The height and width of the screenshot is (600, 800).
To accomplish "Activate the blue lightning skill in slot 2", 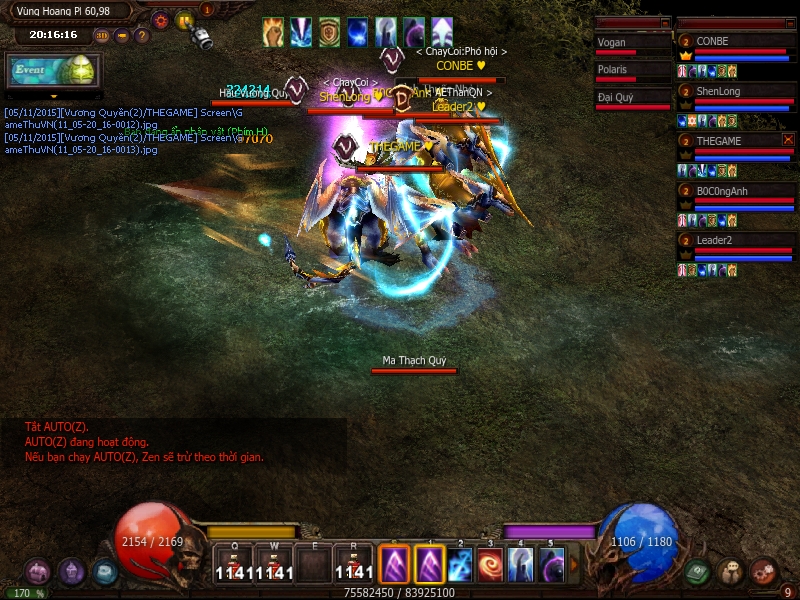I will (x=460, y=564).
